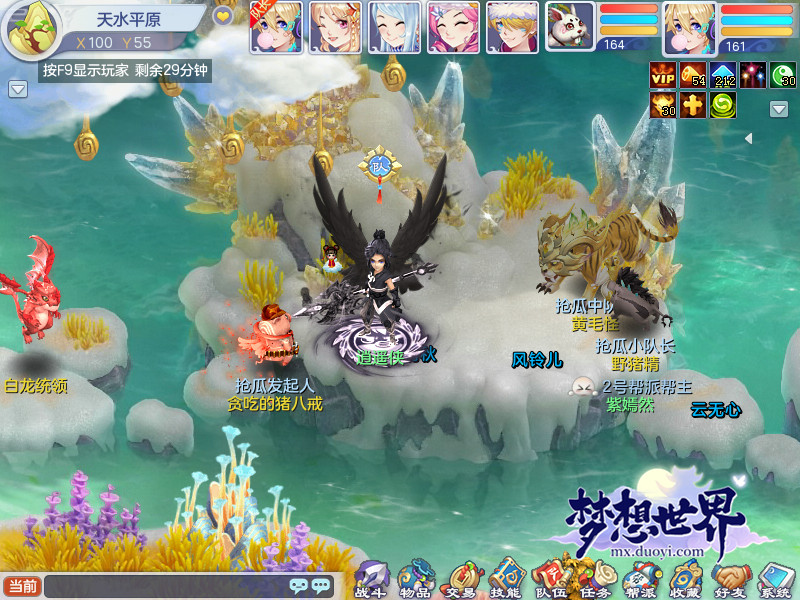Click the rabbit pet portrait
This screenshot has width=800, height=600.
coord(570,27)
